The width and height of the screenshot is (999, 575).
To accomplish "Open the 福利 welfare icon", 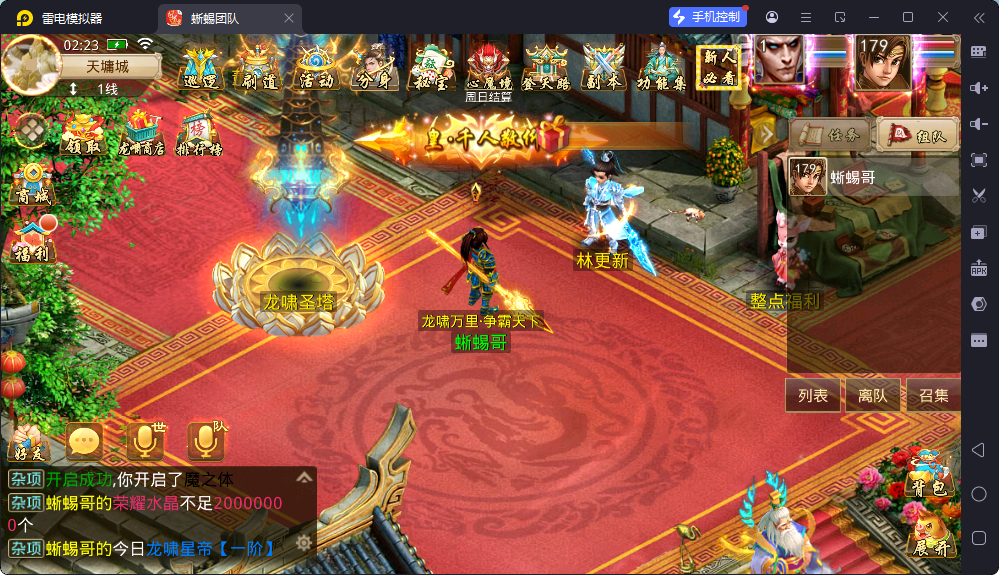I will (x=32, y=241).
